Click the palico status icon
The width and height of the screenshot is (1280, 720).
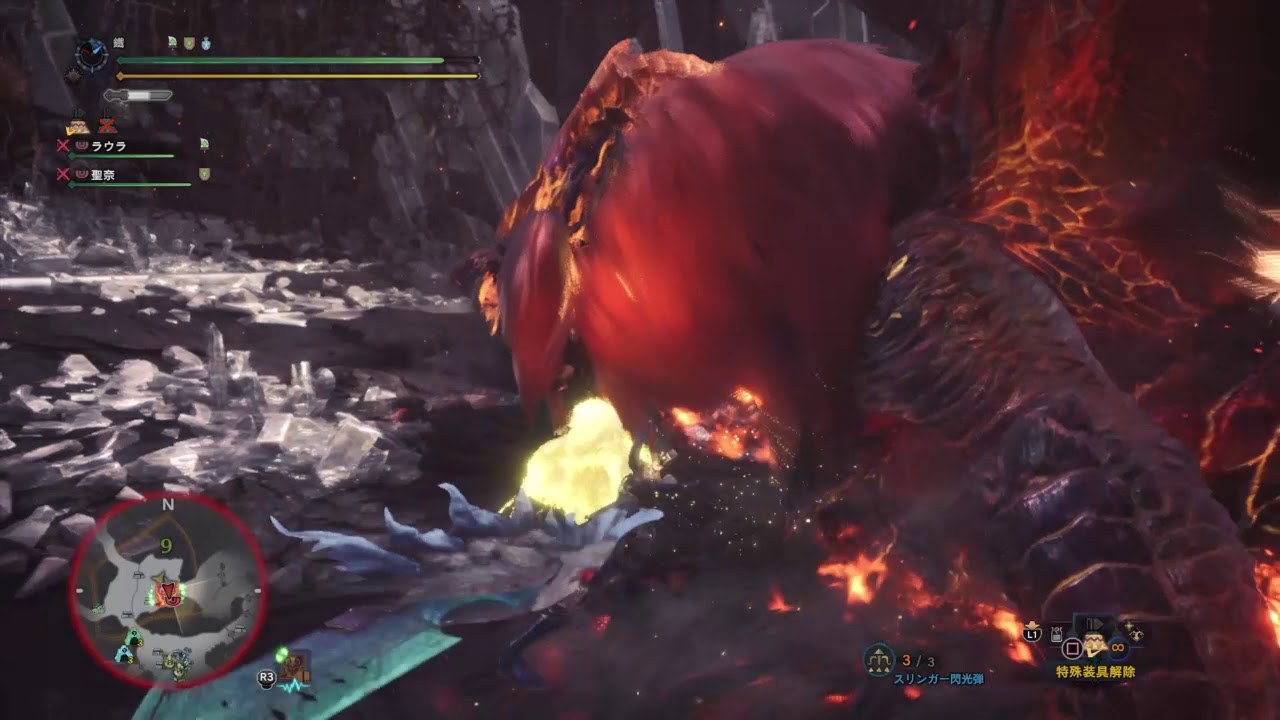coord(78,126)
